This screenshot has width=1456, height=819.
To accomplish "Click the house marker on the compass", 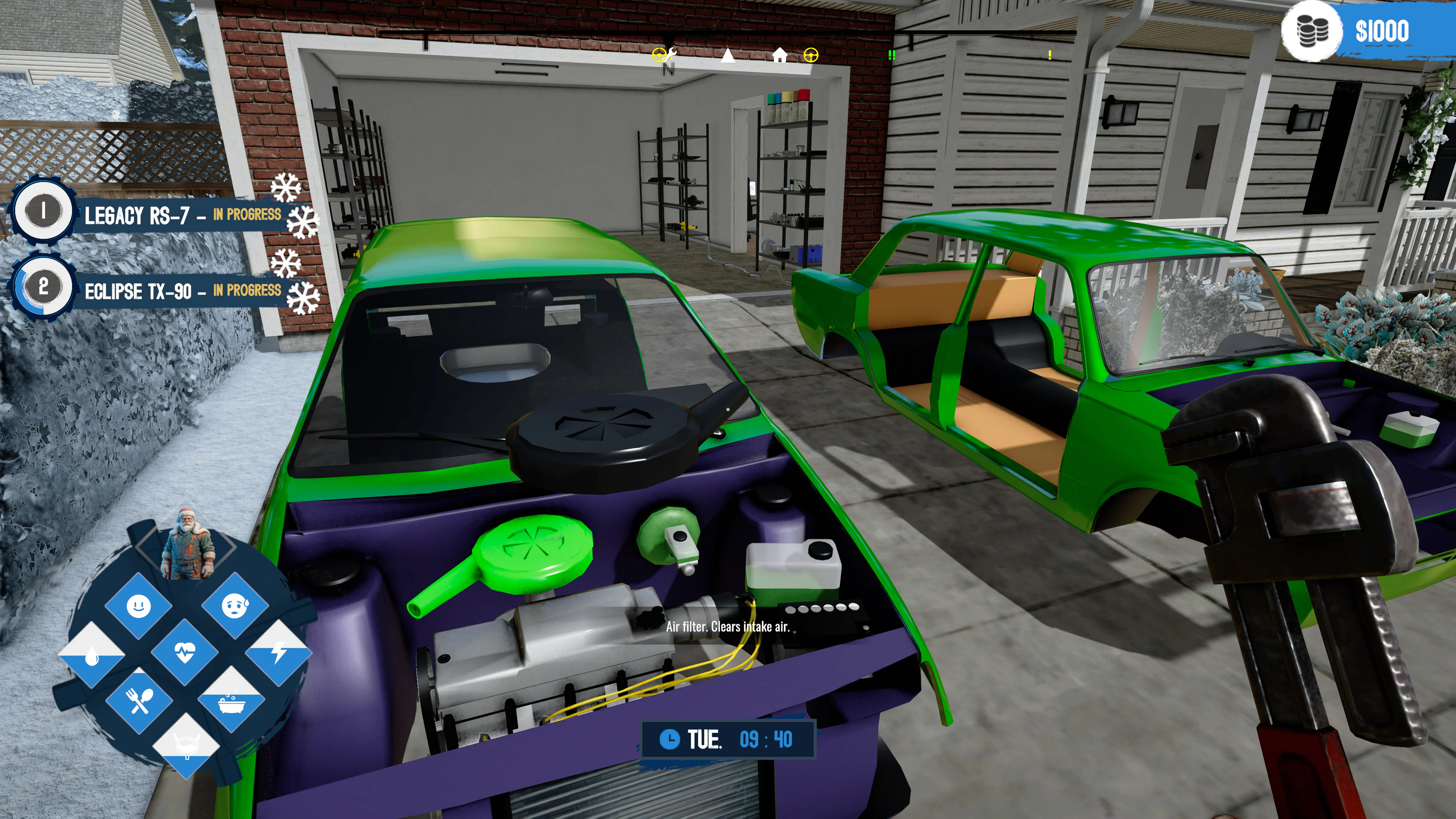I will (780, 55).
